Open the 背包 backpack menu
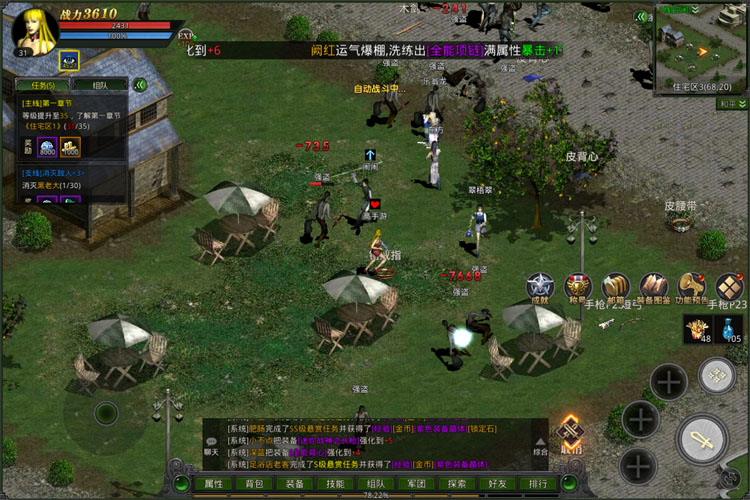 [254, 483]
